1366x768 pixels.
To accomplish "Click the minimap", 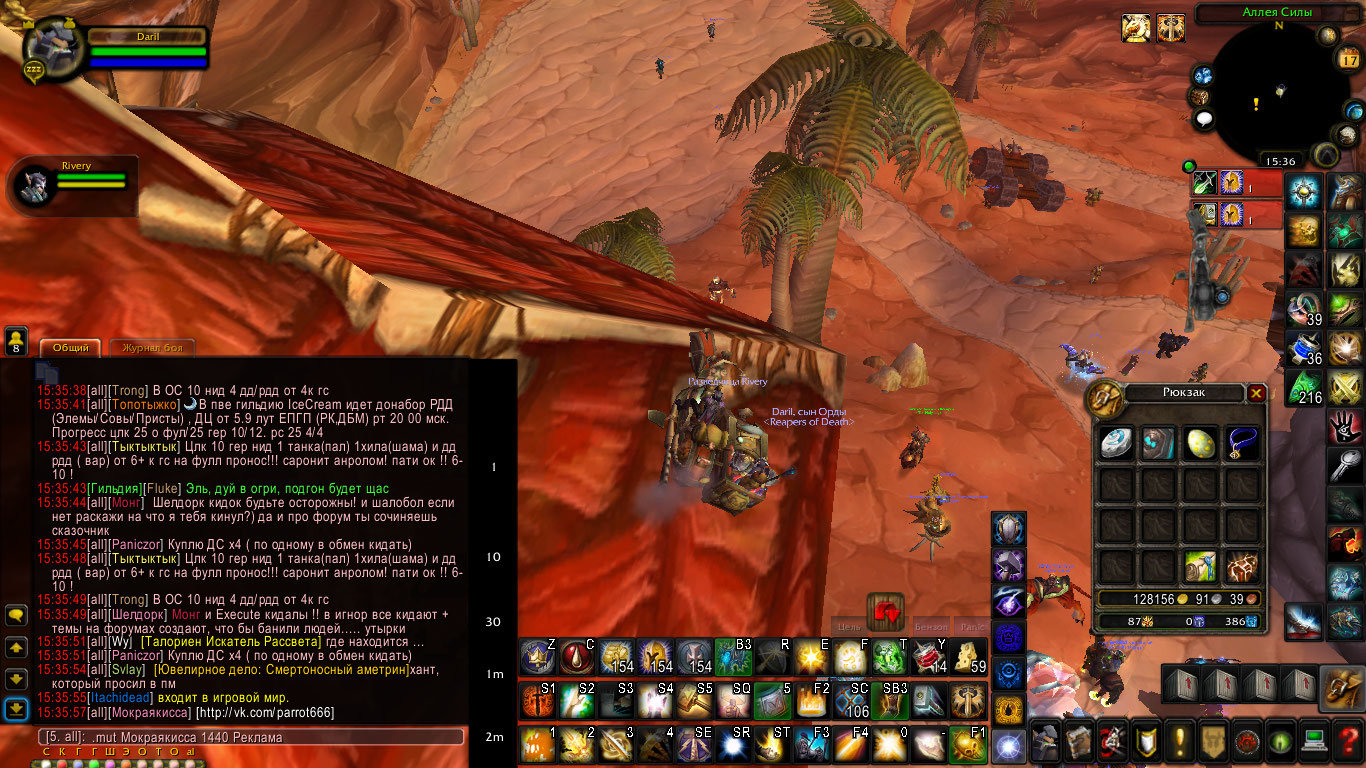I will point(1270,95).
